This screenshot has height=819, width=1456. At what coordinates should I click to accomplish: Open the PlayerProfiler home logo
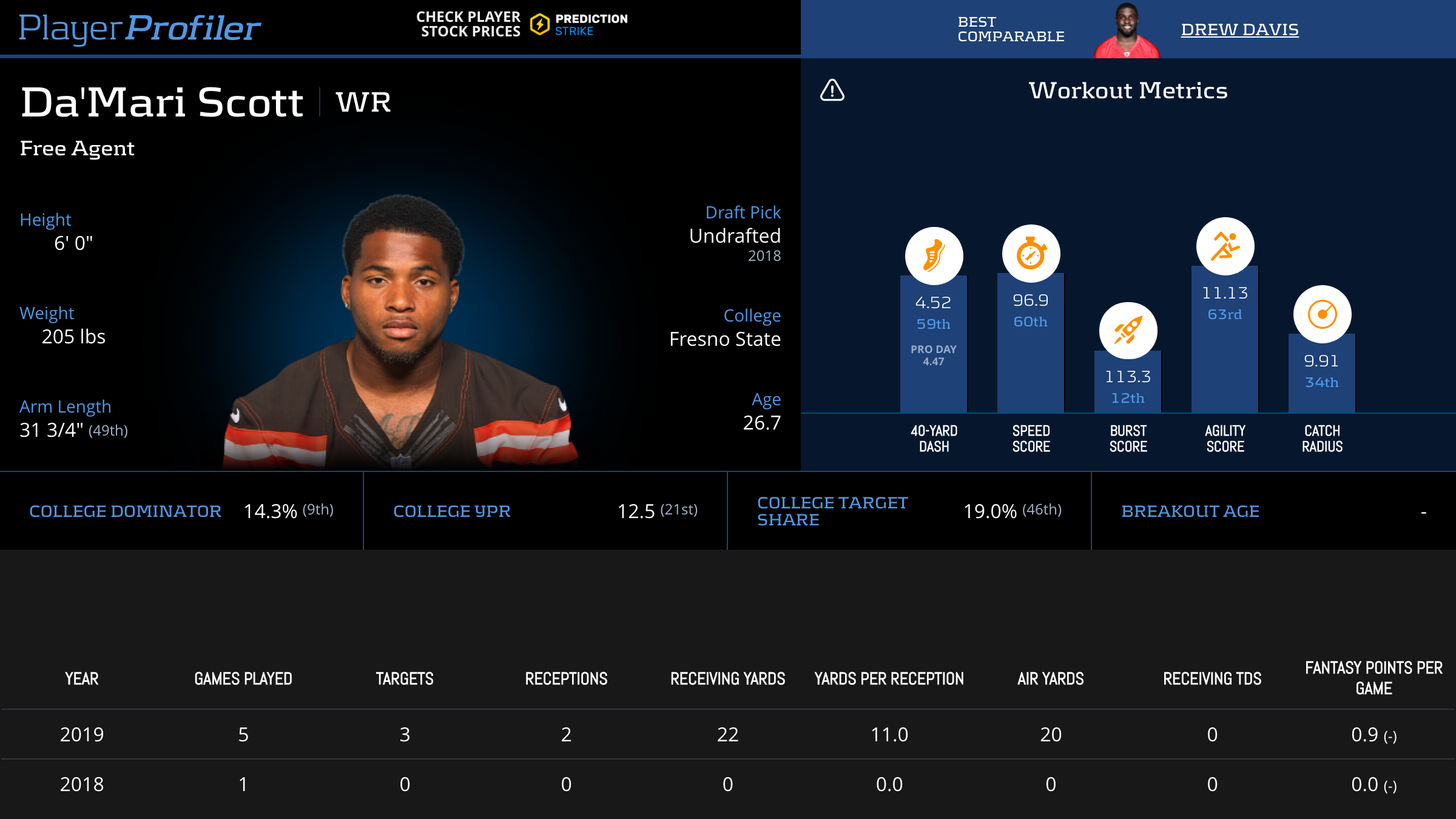(140, 28)
